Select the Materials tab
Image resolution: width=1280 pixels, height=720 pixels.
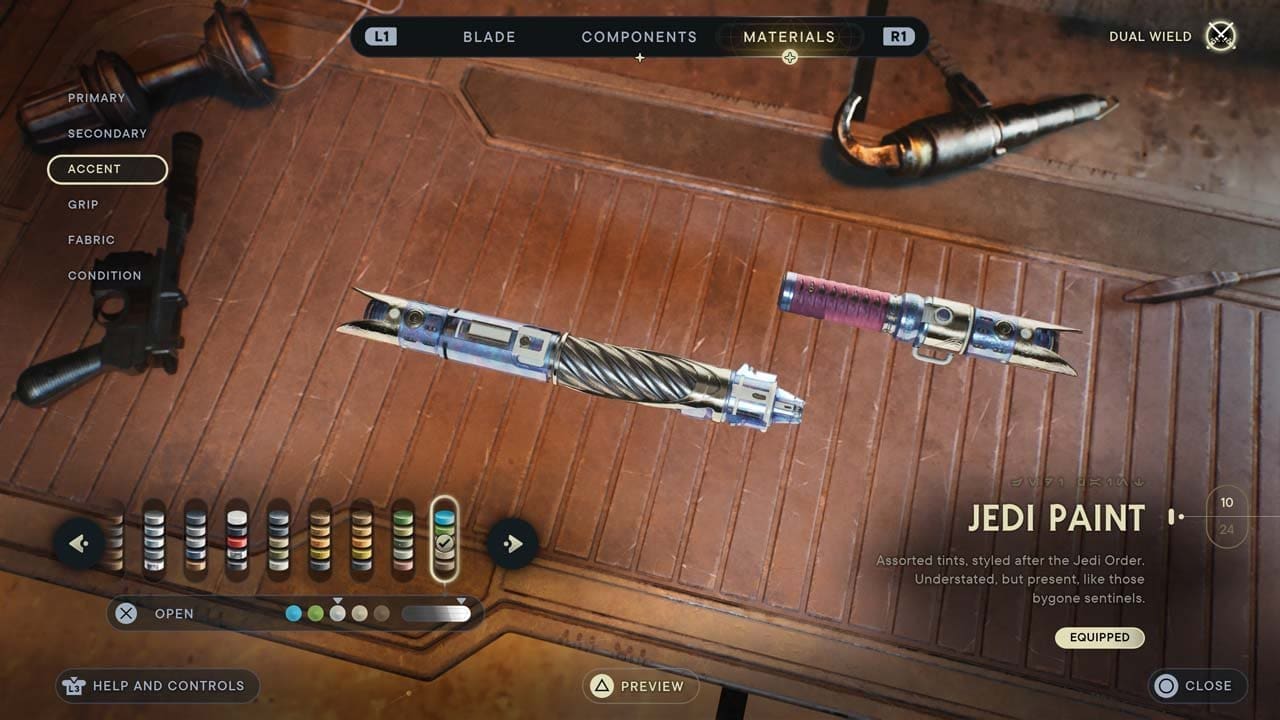tap(789, 37)
